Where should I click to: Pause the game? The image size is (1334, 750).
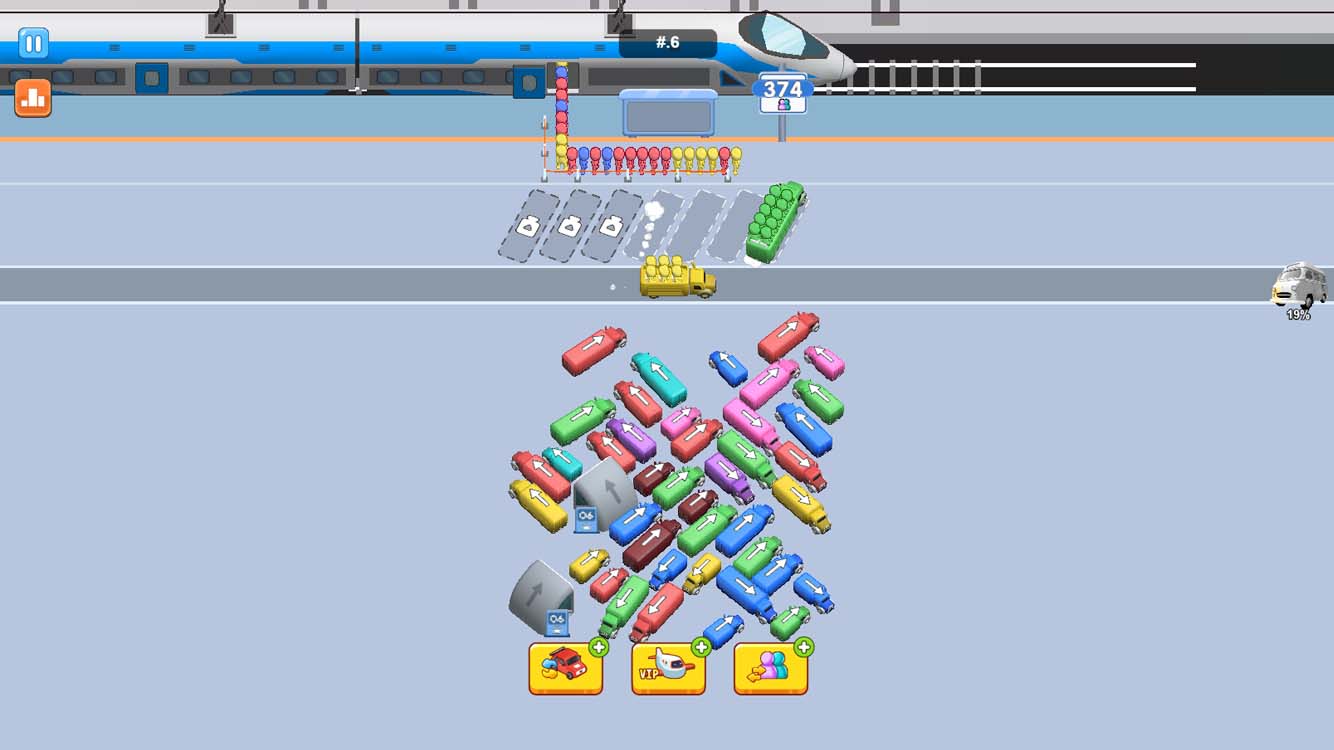coord(33,44)
